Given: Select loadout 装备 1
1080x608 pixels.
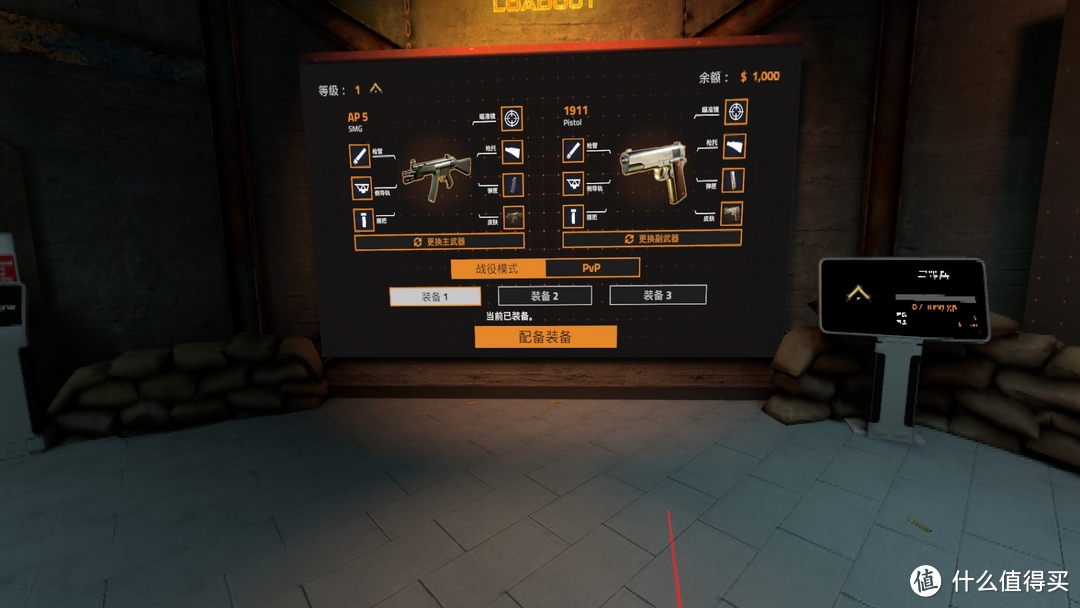Looking at the screenshot, I should 434,296.
